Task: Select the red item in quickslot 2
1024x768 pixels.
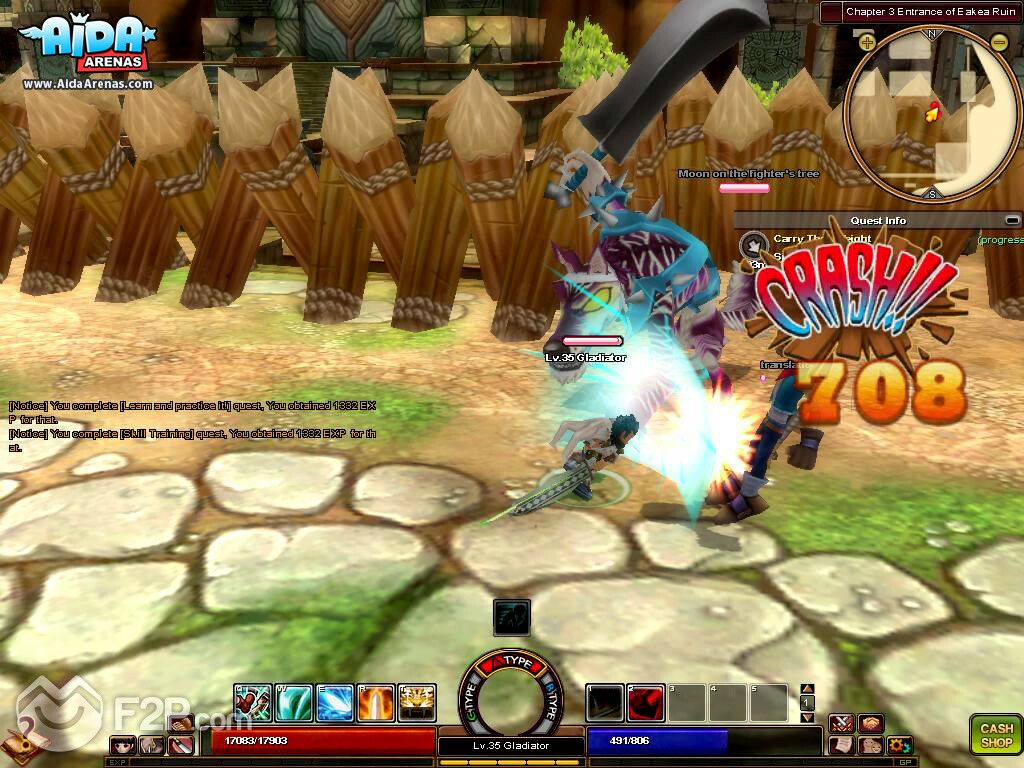Action: pyautogui.click(x=646, y=702)
